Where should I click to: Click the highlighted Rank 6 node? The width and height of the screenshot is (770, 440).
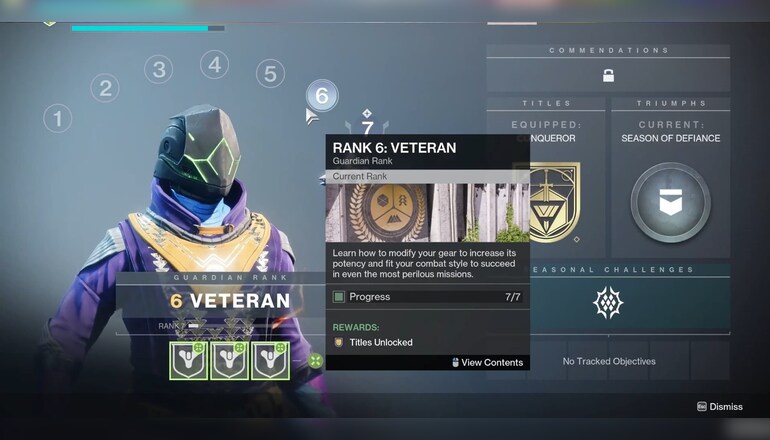[321, 96]
